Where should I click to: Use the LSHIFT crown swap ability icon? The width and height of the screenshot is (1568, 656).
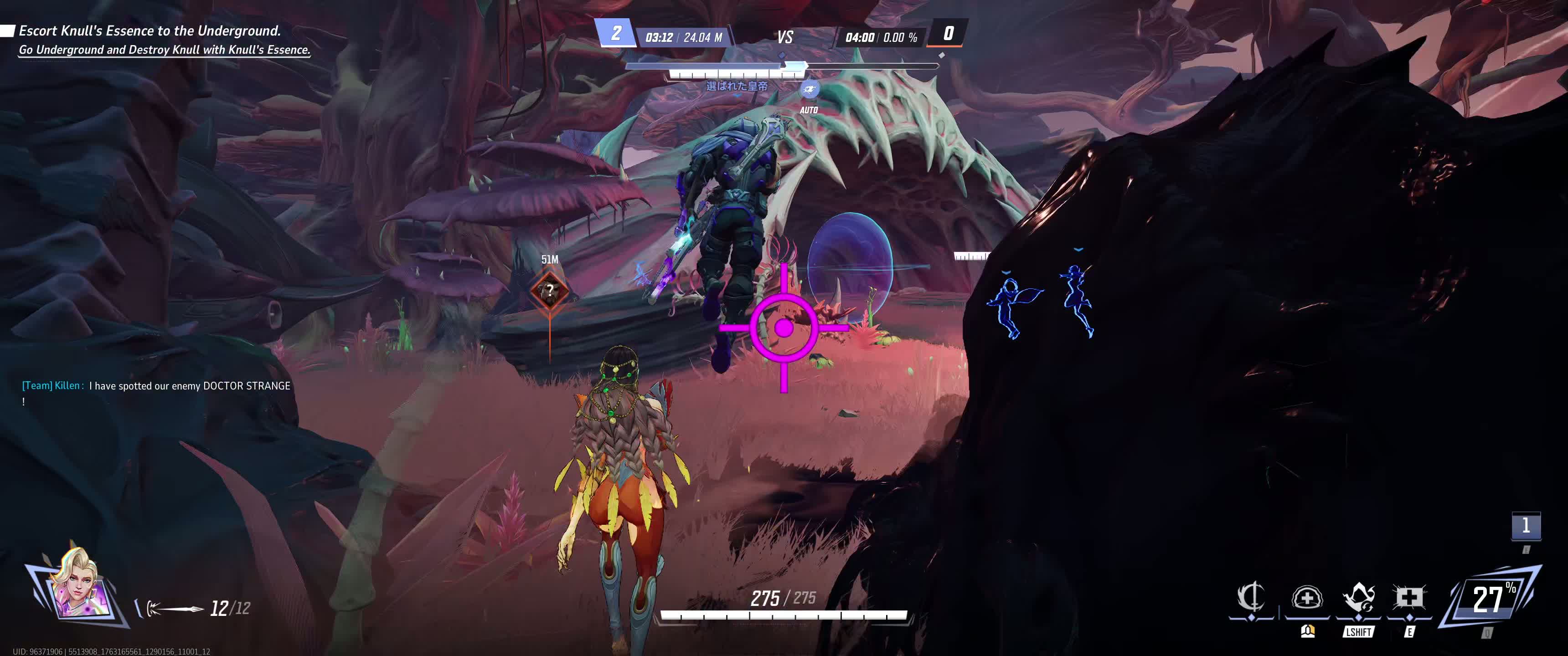pos(1359,598)
